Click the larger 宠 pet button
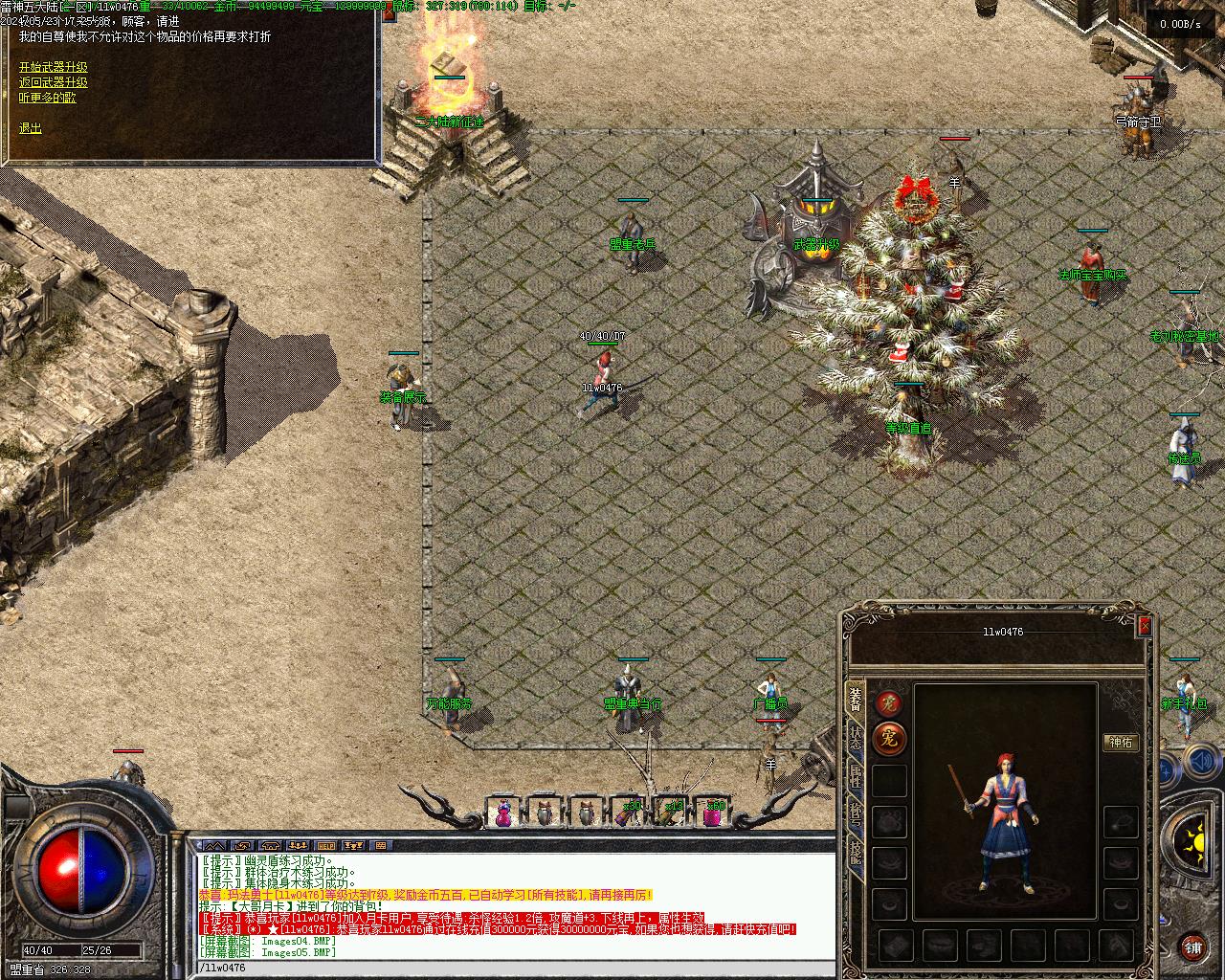 (x=890, y=739)
